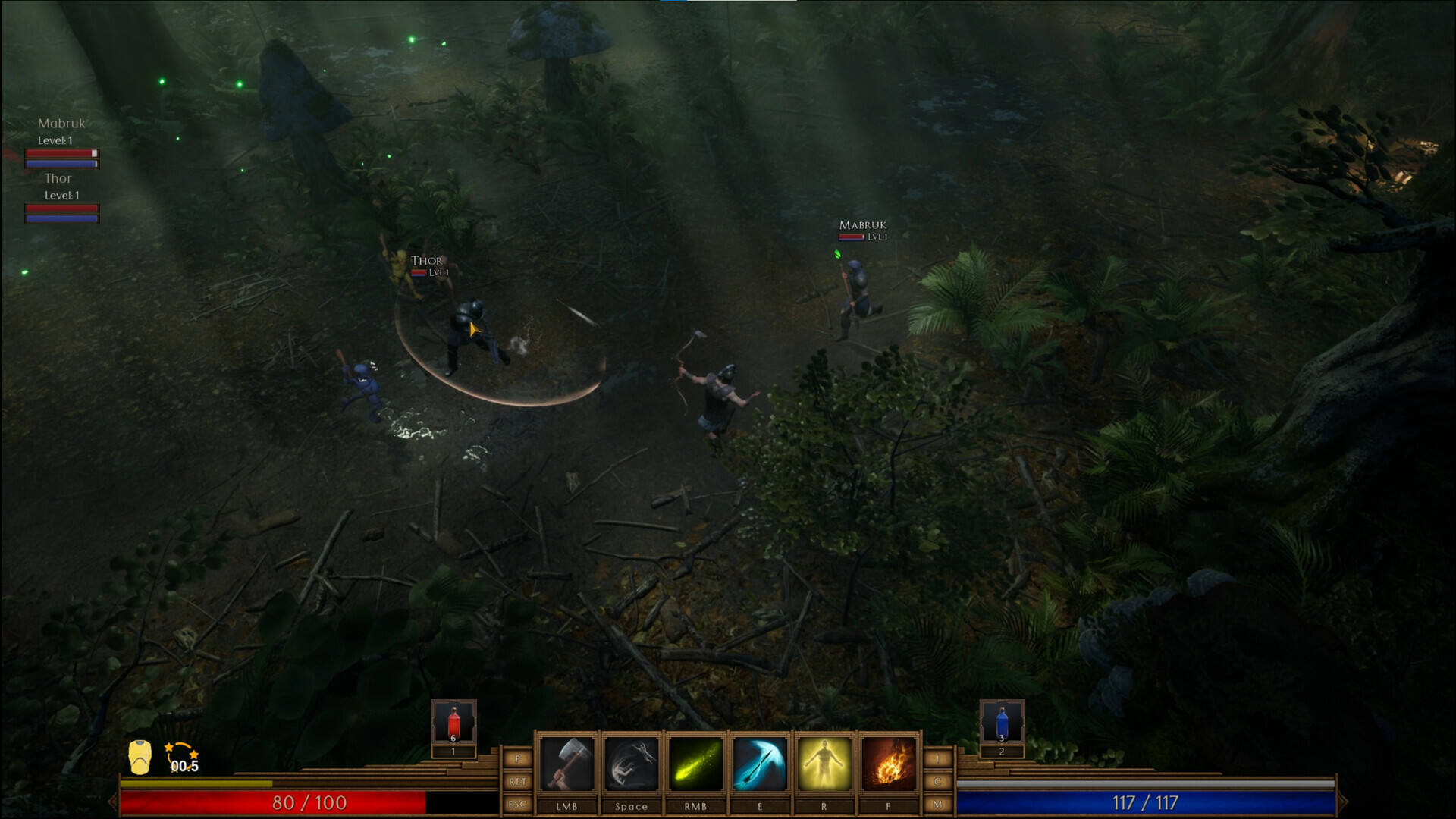Activate the glowing golden figure ability
The height and width of the screenshot is (819, 1456).
point(824,764)
